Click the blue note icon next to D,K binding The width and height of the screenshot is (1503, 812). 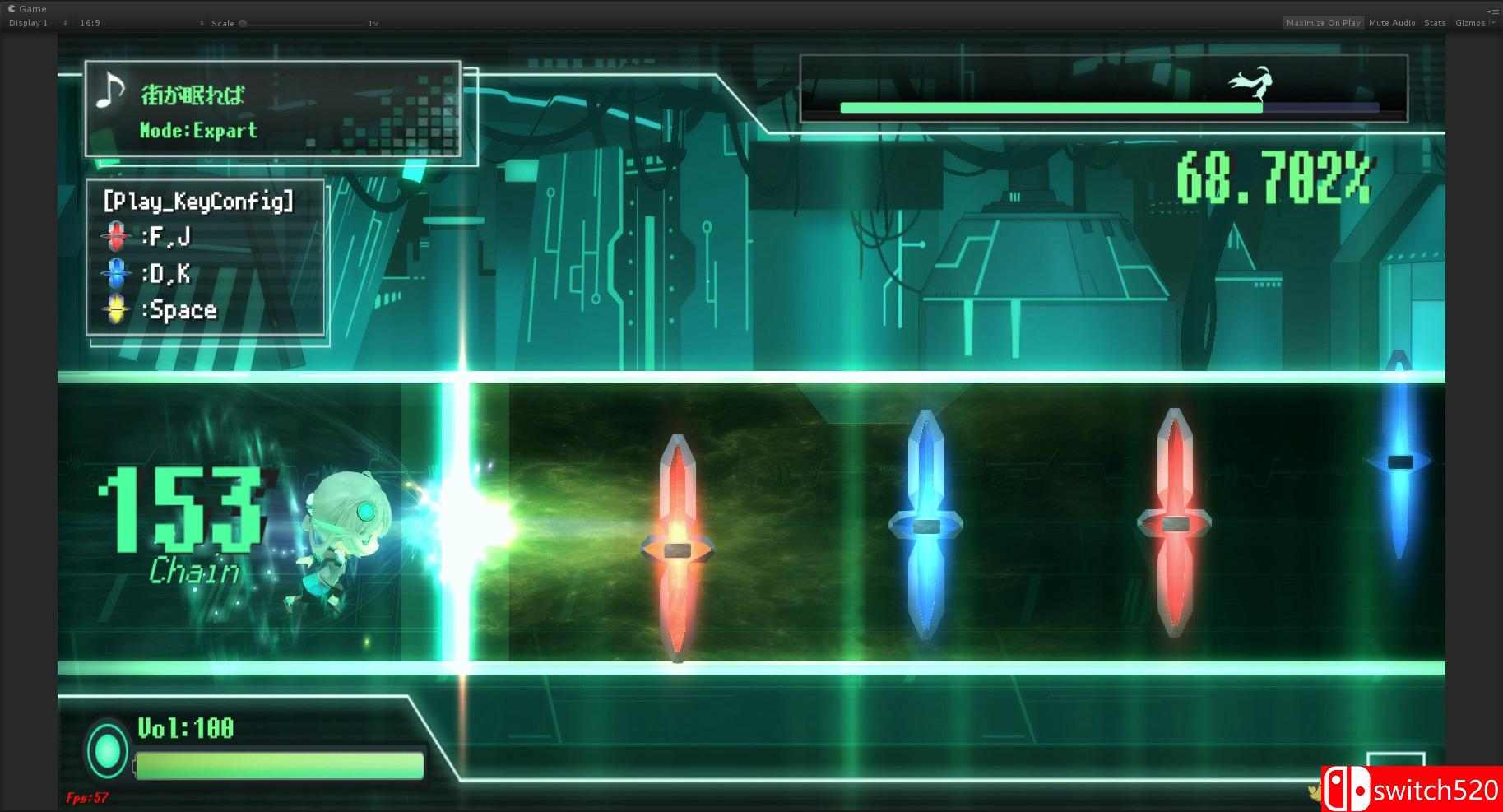(x=117, y=274)
